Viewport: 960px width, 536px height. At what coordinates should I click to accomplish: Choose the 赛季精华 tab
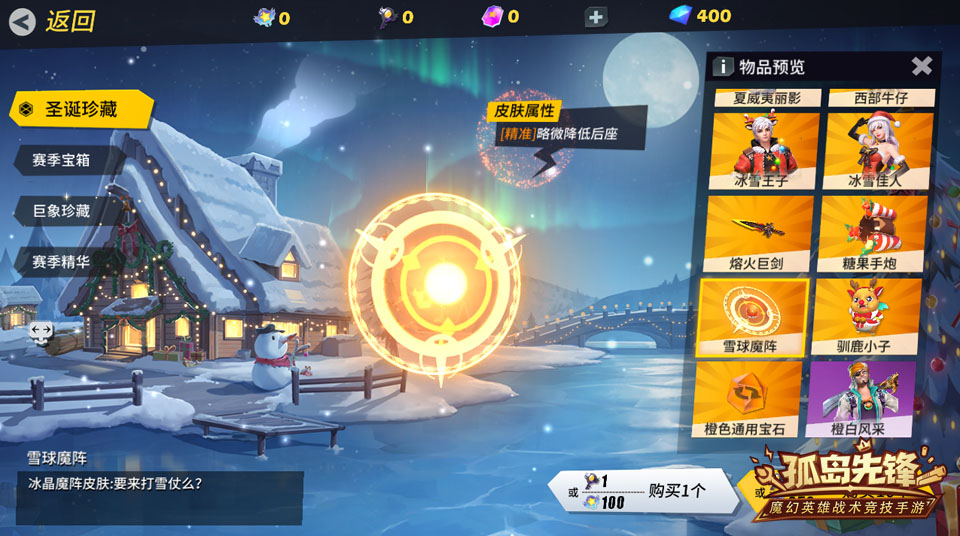click(64, 263)
